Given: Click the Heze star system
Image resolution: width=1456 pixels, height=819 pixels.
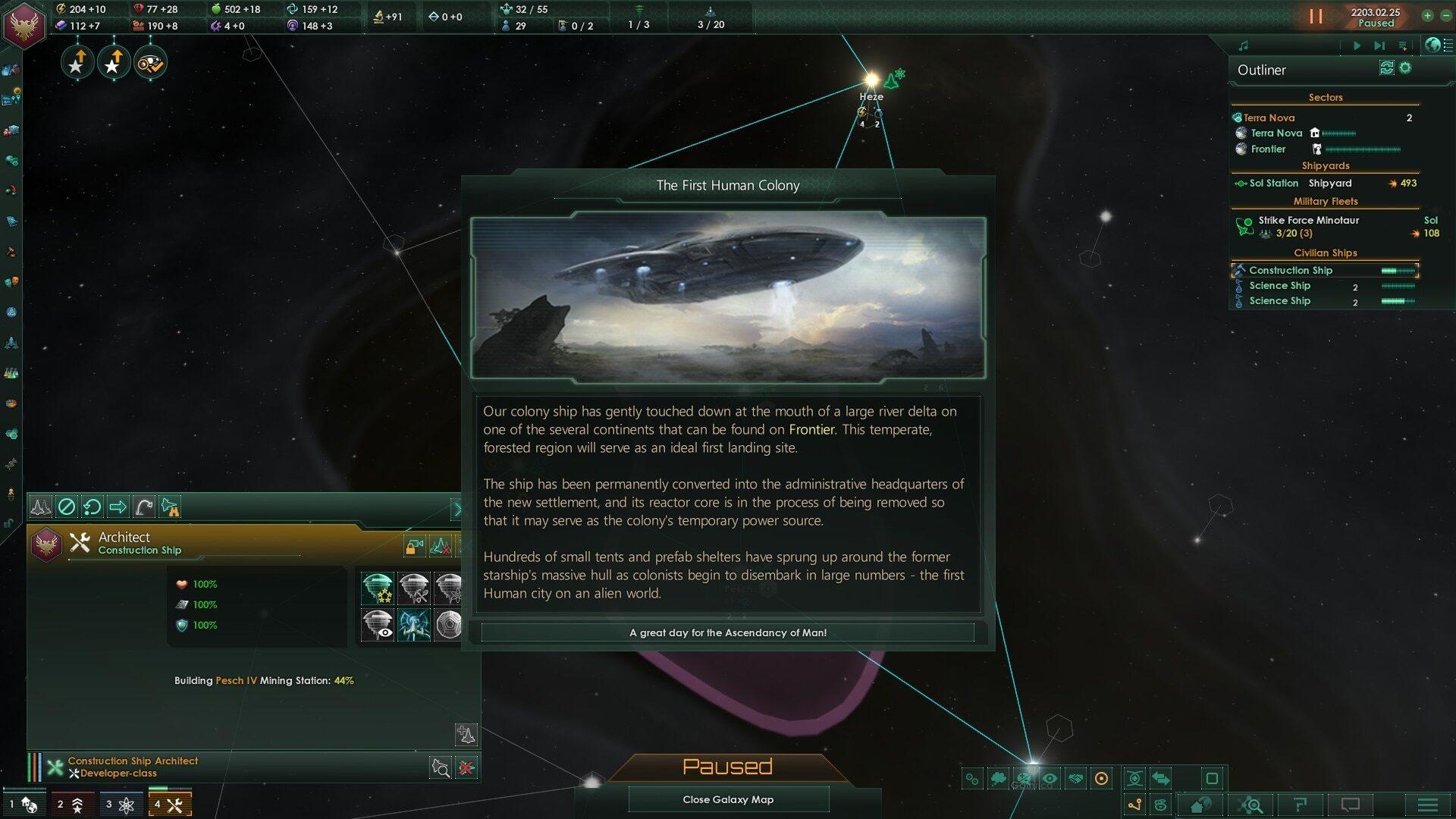Looking at the screenshot, I should pos(871,80).
